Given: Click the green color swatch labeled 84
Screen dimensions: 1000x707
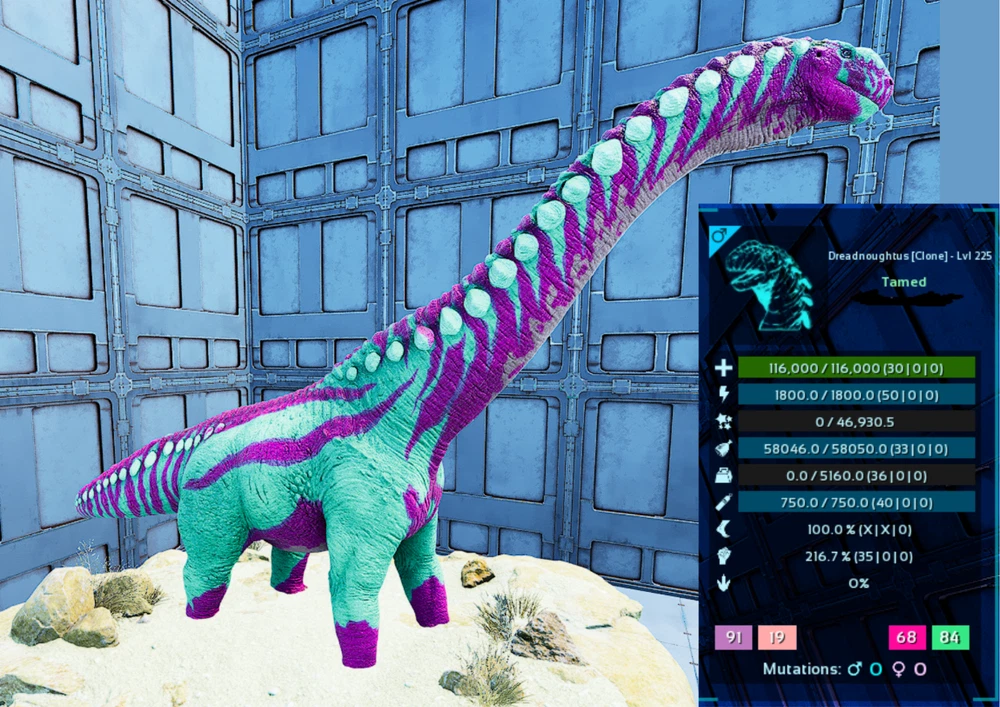Looking at the screenshot, I should 950,638.
